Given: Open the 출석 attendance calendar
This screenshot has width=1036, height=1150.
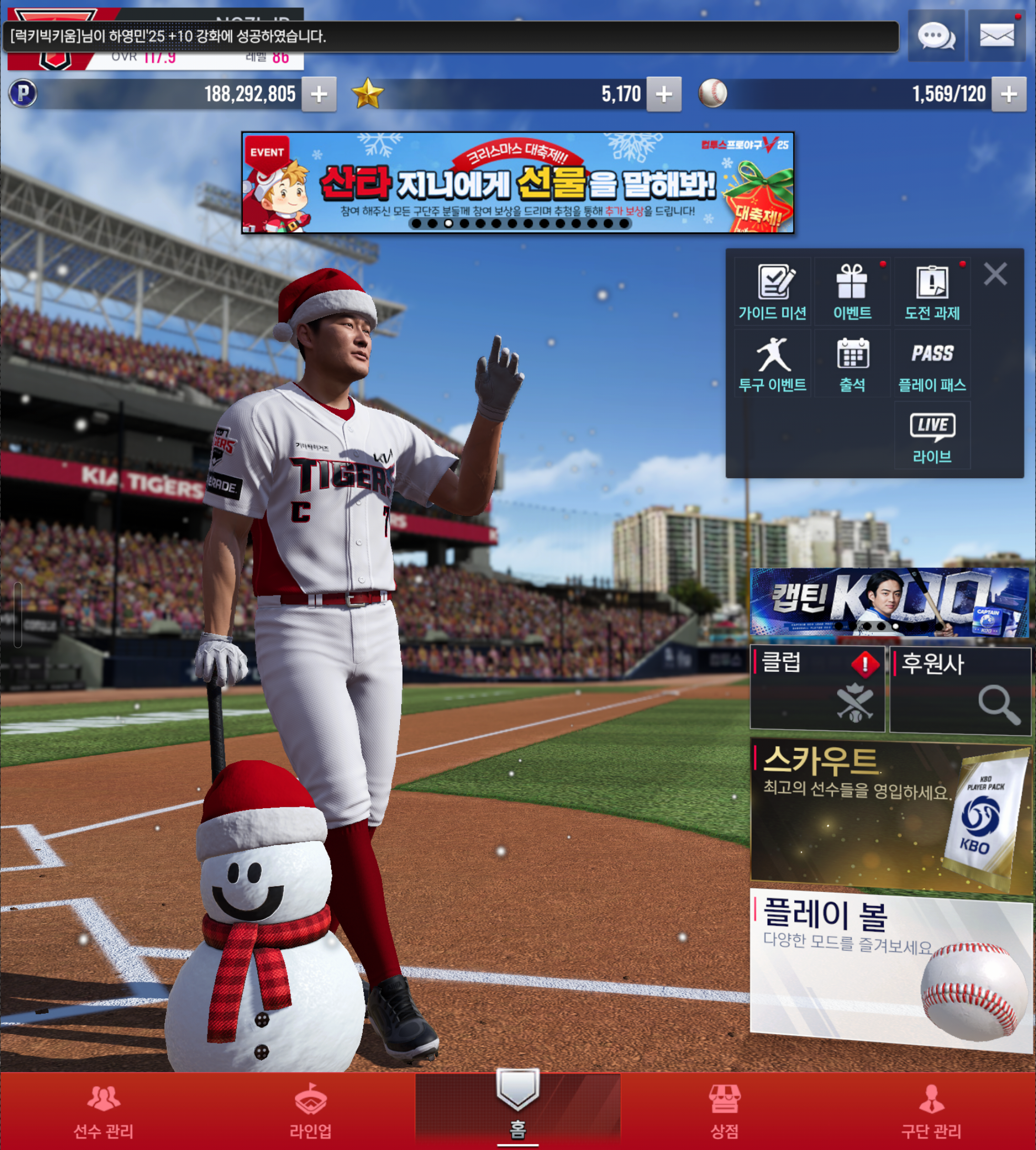Looking at the screenshot, I should [852, 364].
